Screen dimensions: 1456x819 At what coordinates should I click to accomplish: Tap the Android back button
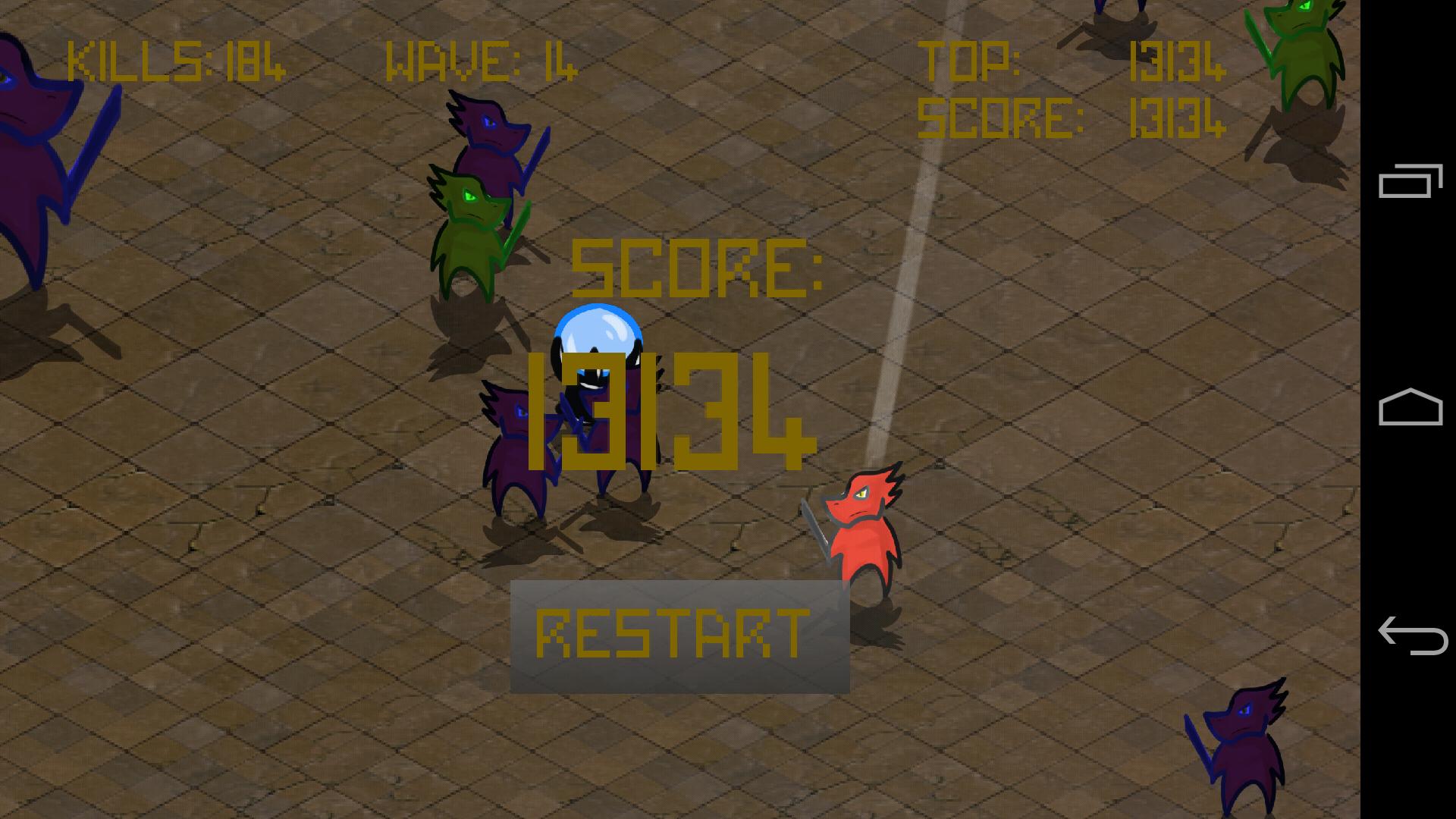point(1414,637)
